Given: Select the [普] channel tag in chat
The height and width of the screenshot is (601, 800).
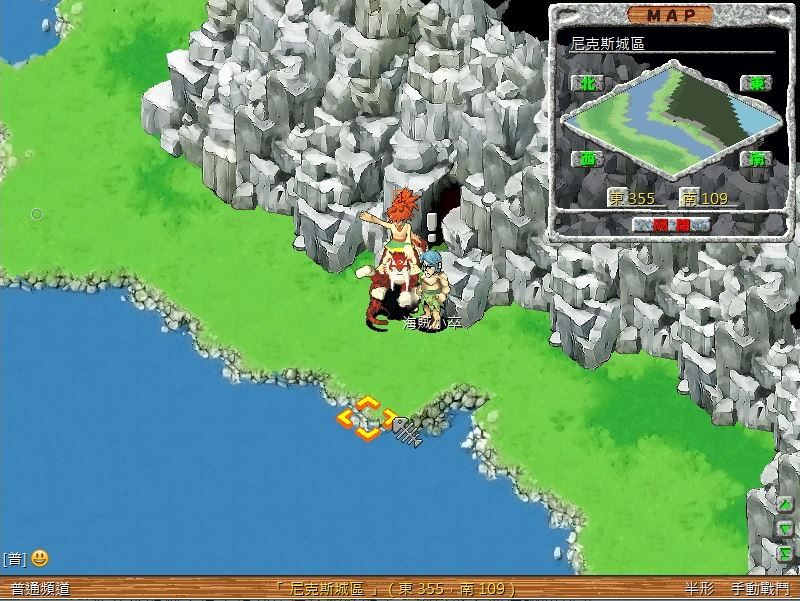Looking at the screenshot, I should (x=13, y=558).
